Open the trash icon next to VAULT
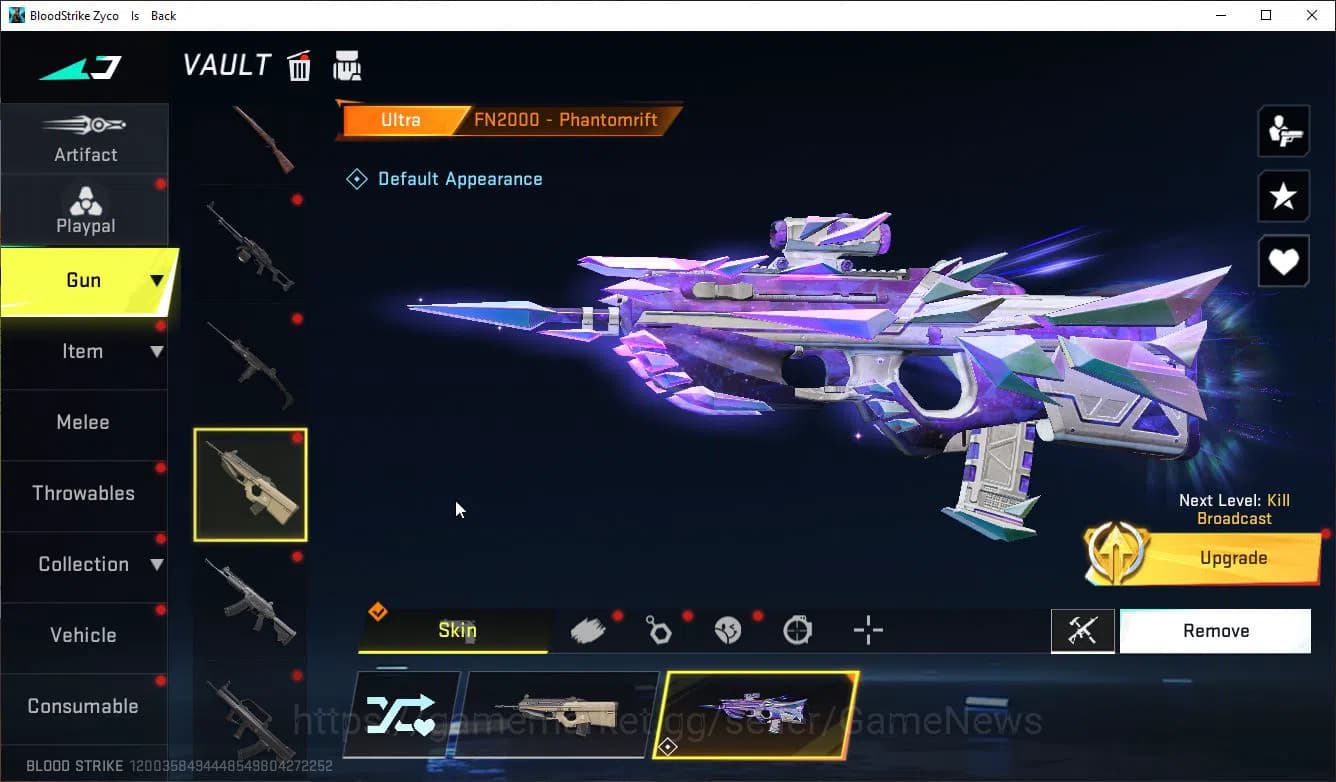This screenshot has width=1336, height=782. [x=299, y=65]
